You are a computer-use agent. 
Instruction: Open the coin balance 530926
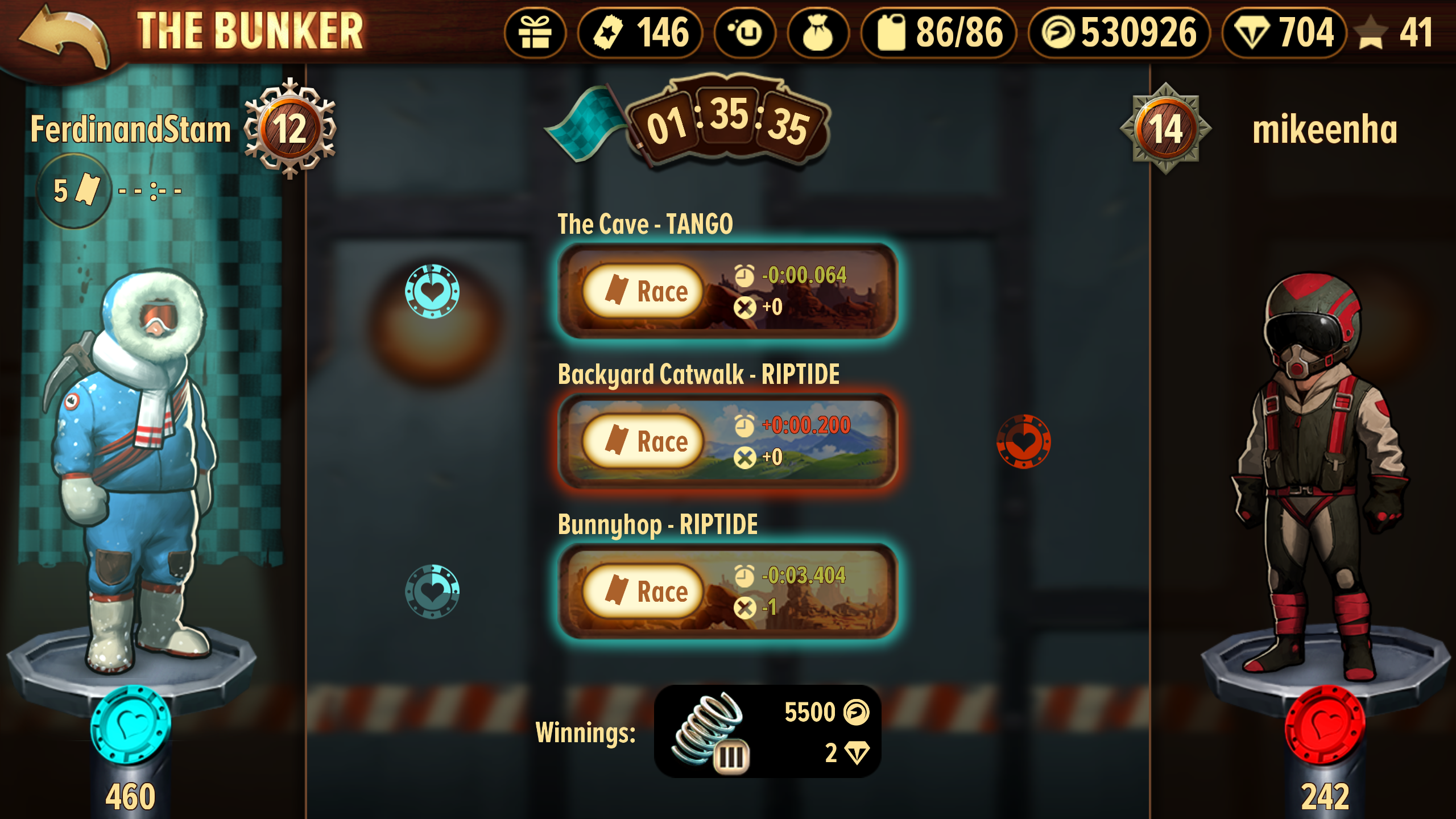[x=1119, y=33]
